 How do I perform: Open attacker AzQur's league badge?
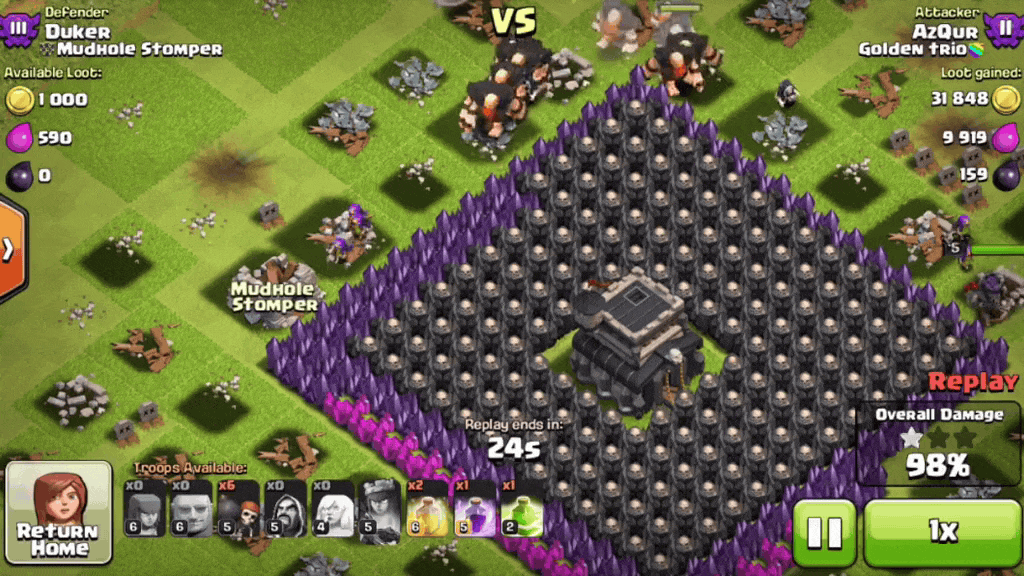[1003, 27]
